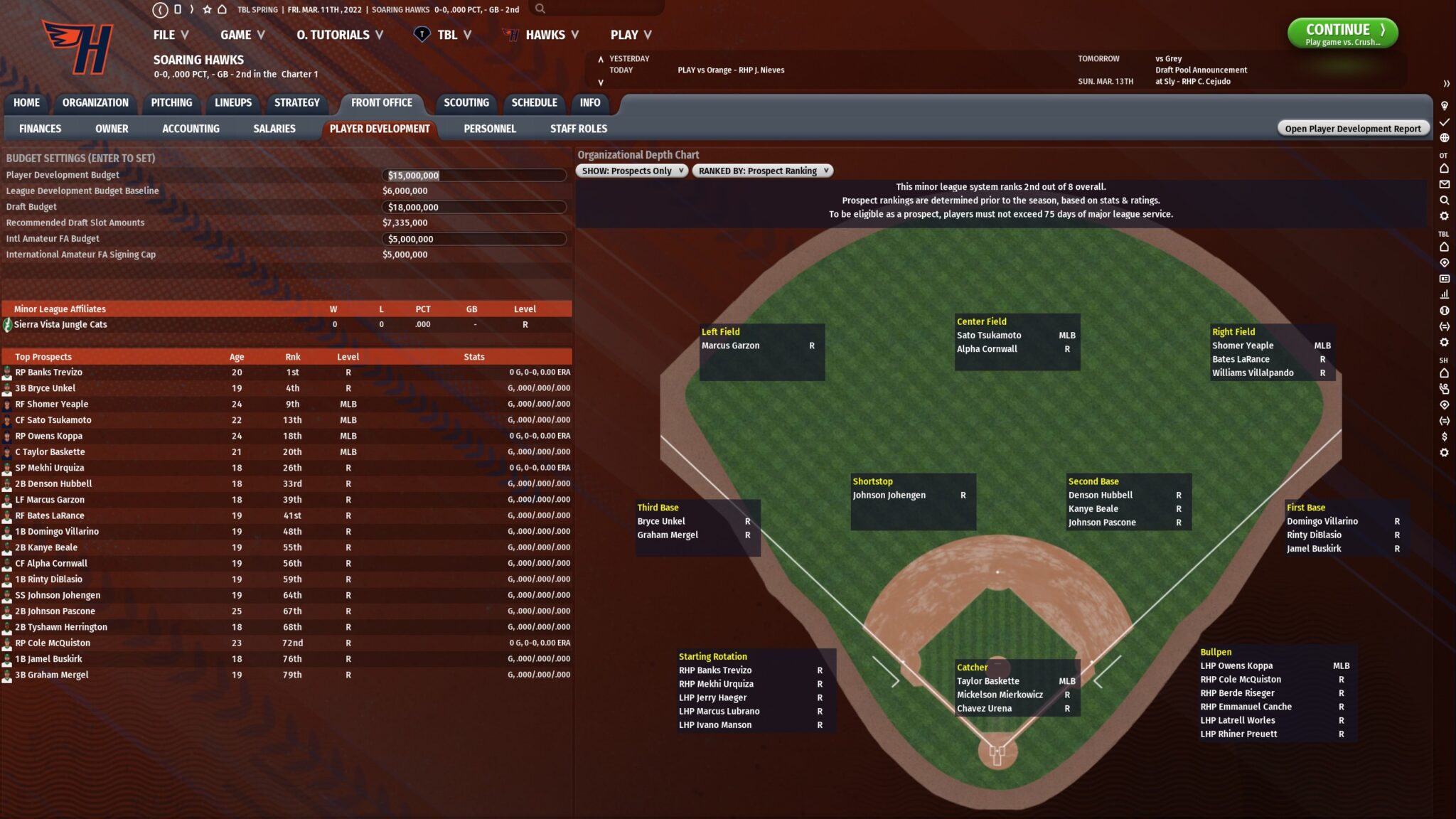Image resolution: width=1456 pixels, height=819 pixels.
Task: Click the Open Player Development Report button
Action: point(1352,128)
